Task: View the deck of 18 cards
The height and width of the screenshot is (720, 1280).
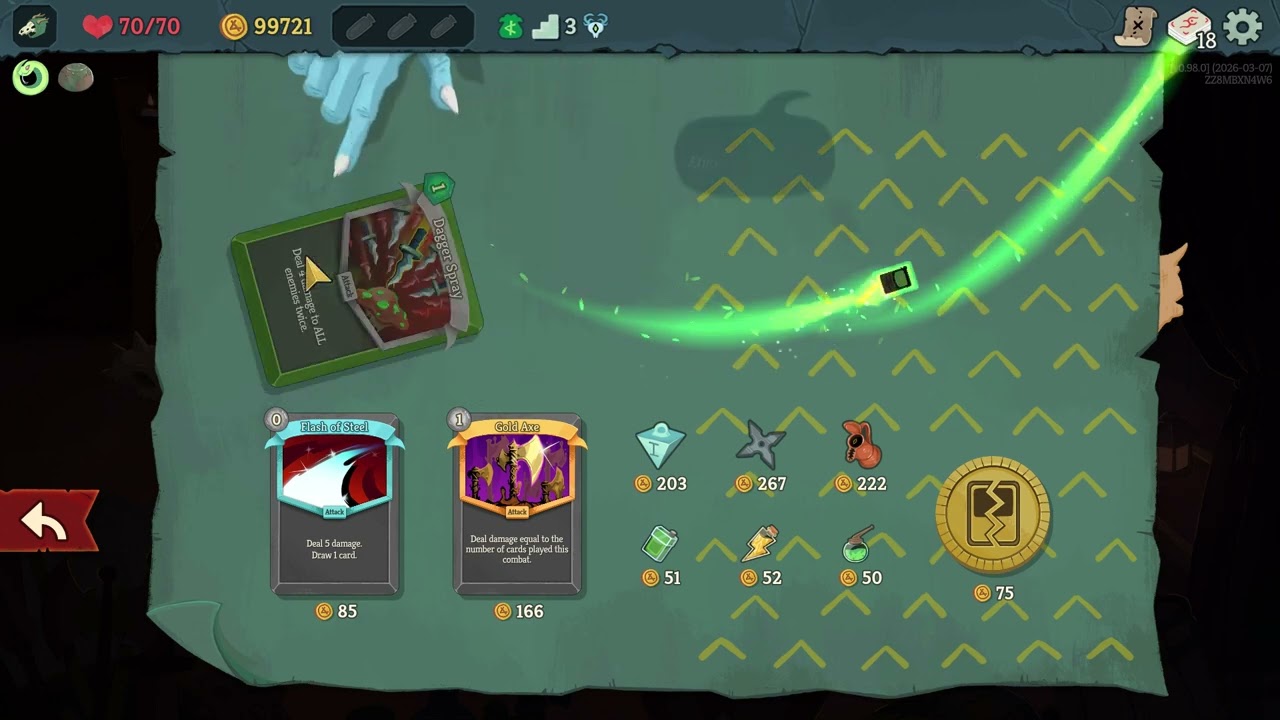Action: pyautogui.click(x=1189, y=27)
